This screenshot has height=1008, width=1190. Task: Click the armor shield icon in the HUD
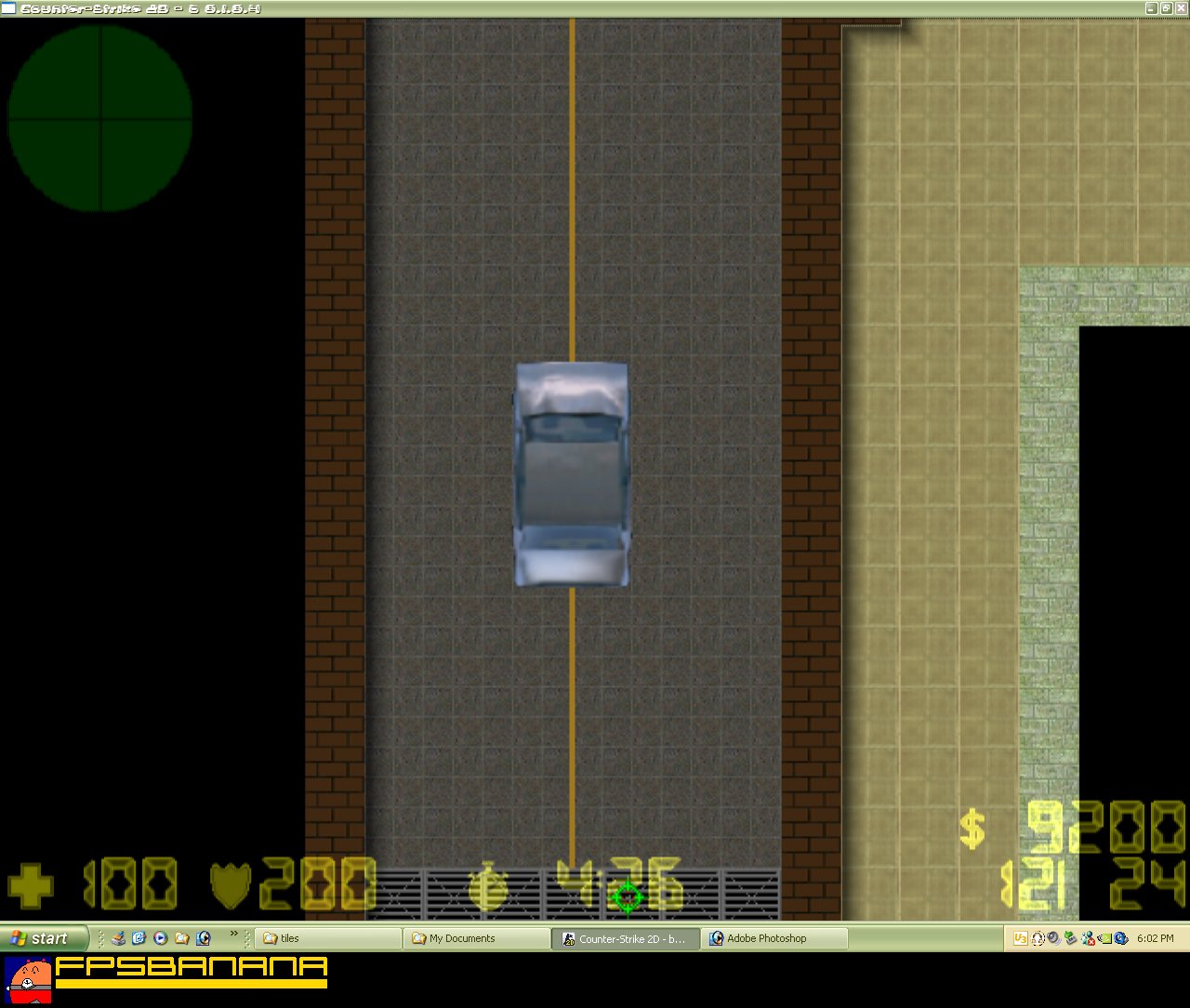point(230,884)
